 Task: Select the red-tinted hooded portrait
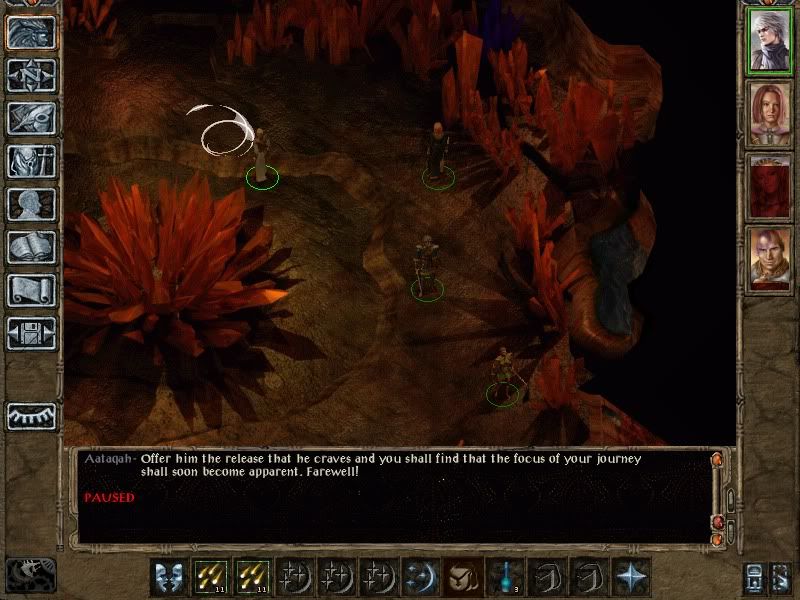771,186
